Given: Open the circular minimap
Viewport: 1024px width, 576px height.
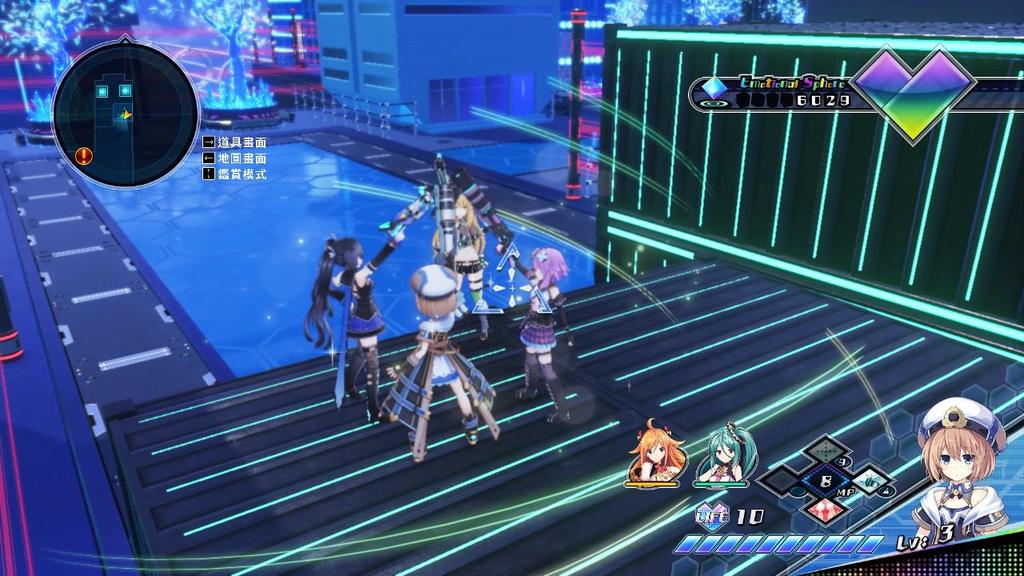Looking at the screenshot, I should click(124, 114).
